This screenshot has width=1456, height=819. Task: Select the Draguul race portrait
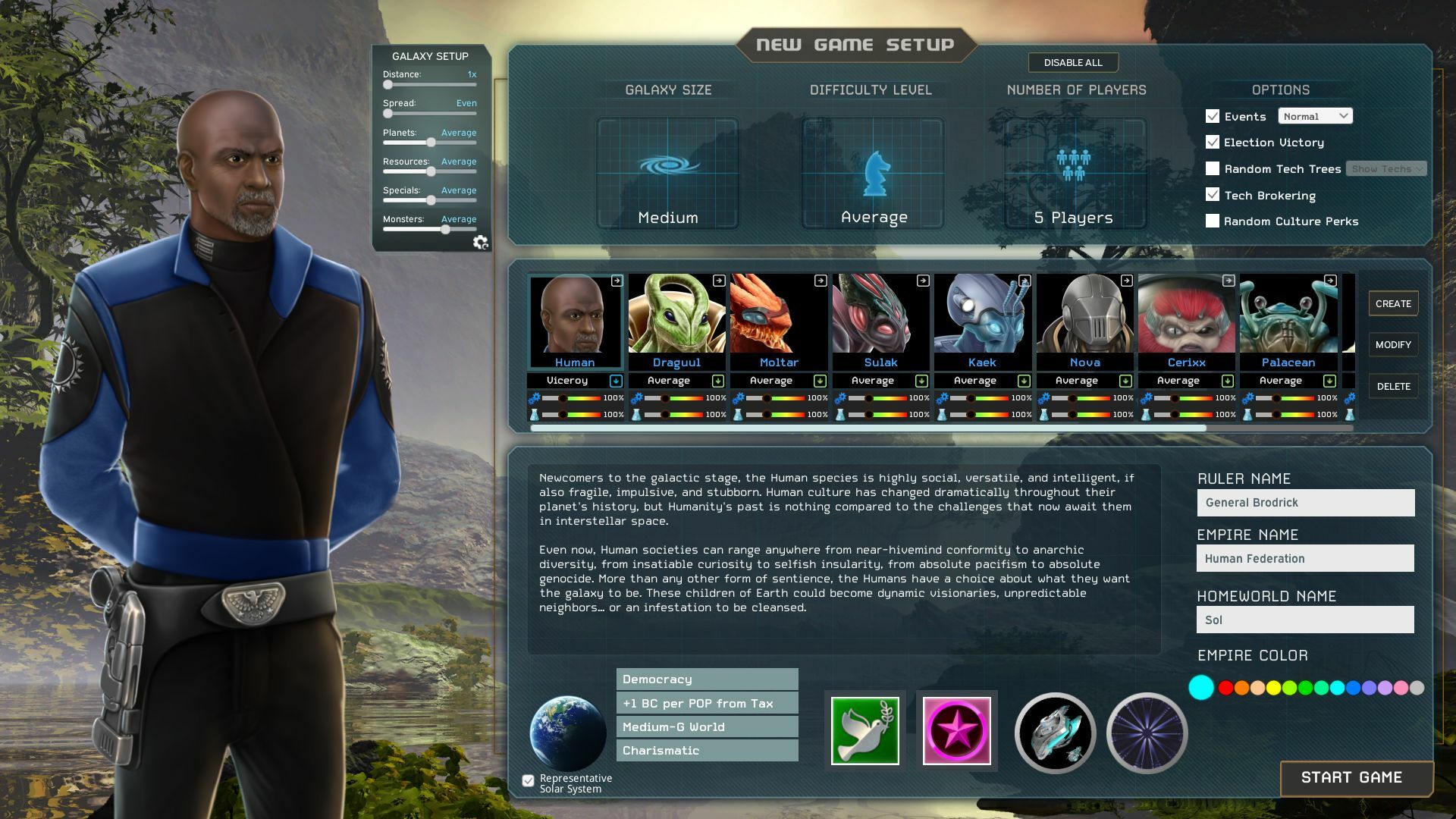click(x=676, y=315)
